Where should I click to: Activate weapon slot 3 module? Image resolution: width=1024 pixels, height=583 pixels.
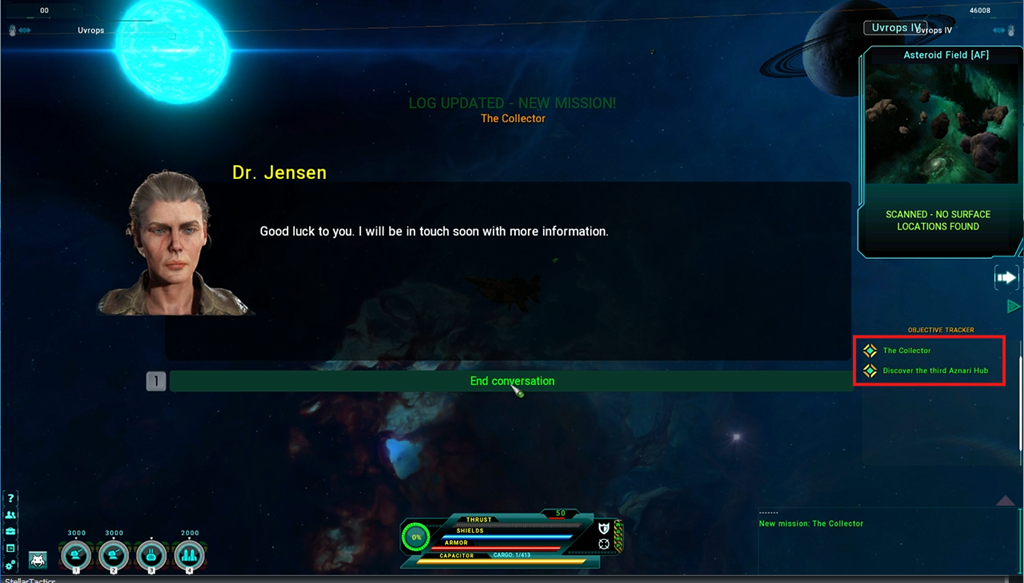tap(152, 555)
